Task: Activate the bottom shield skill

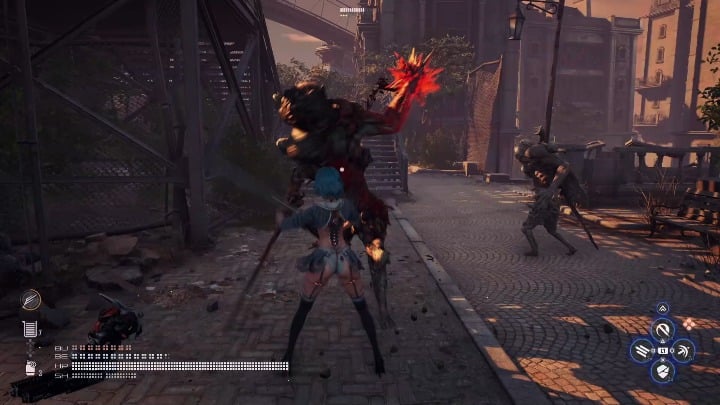Action: coord(662,372)
